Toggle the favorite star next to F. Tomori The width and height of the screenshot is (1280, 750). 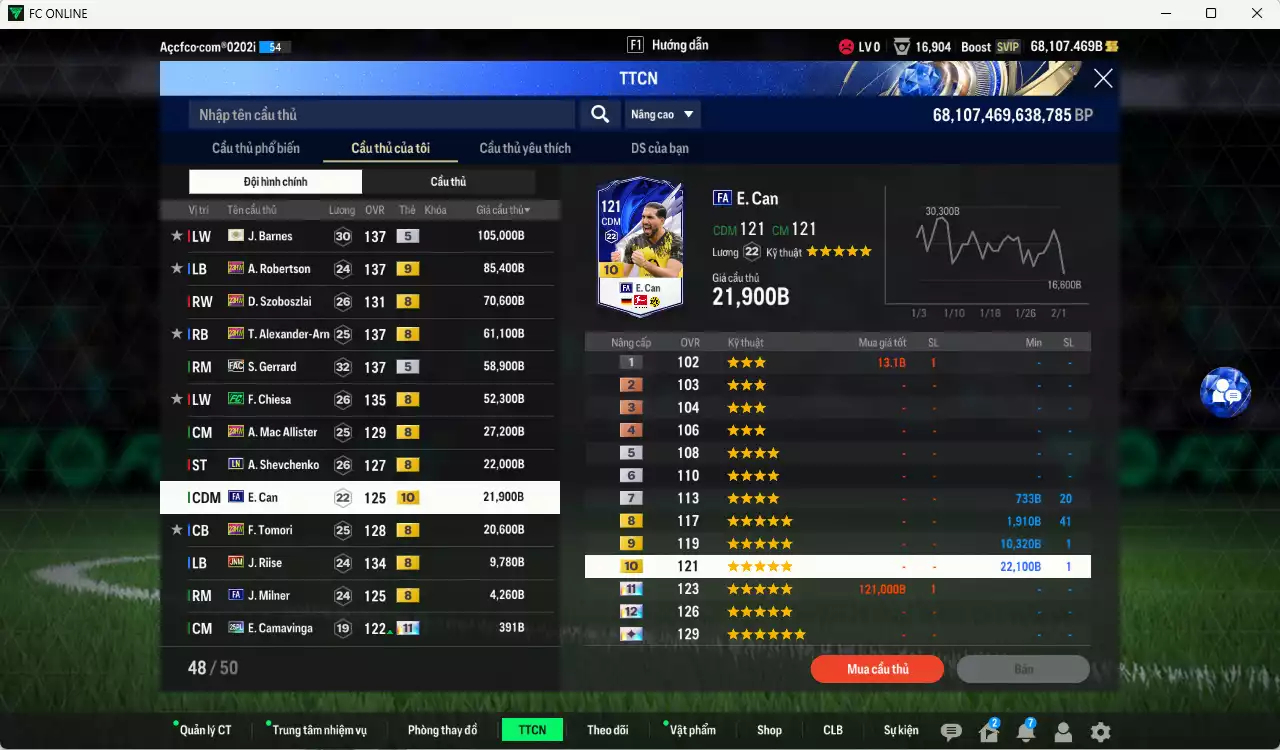pyautogui.click(x=176, y=530)
